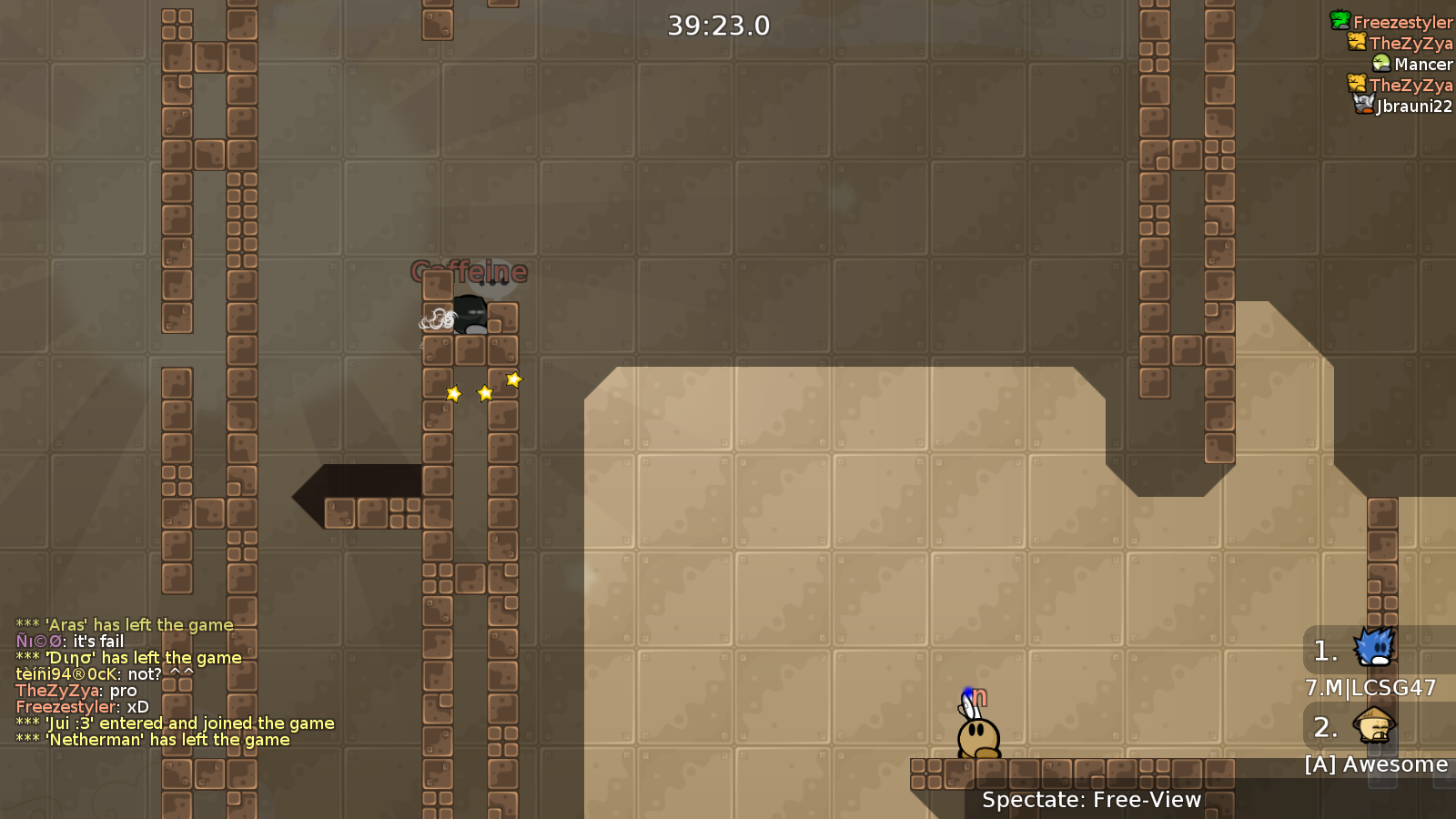1456x819 pixels.
Task: Click the Spectate: Free-View label
Action: pyautogui.click(x=1091, y=800)
